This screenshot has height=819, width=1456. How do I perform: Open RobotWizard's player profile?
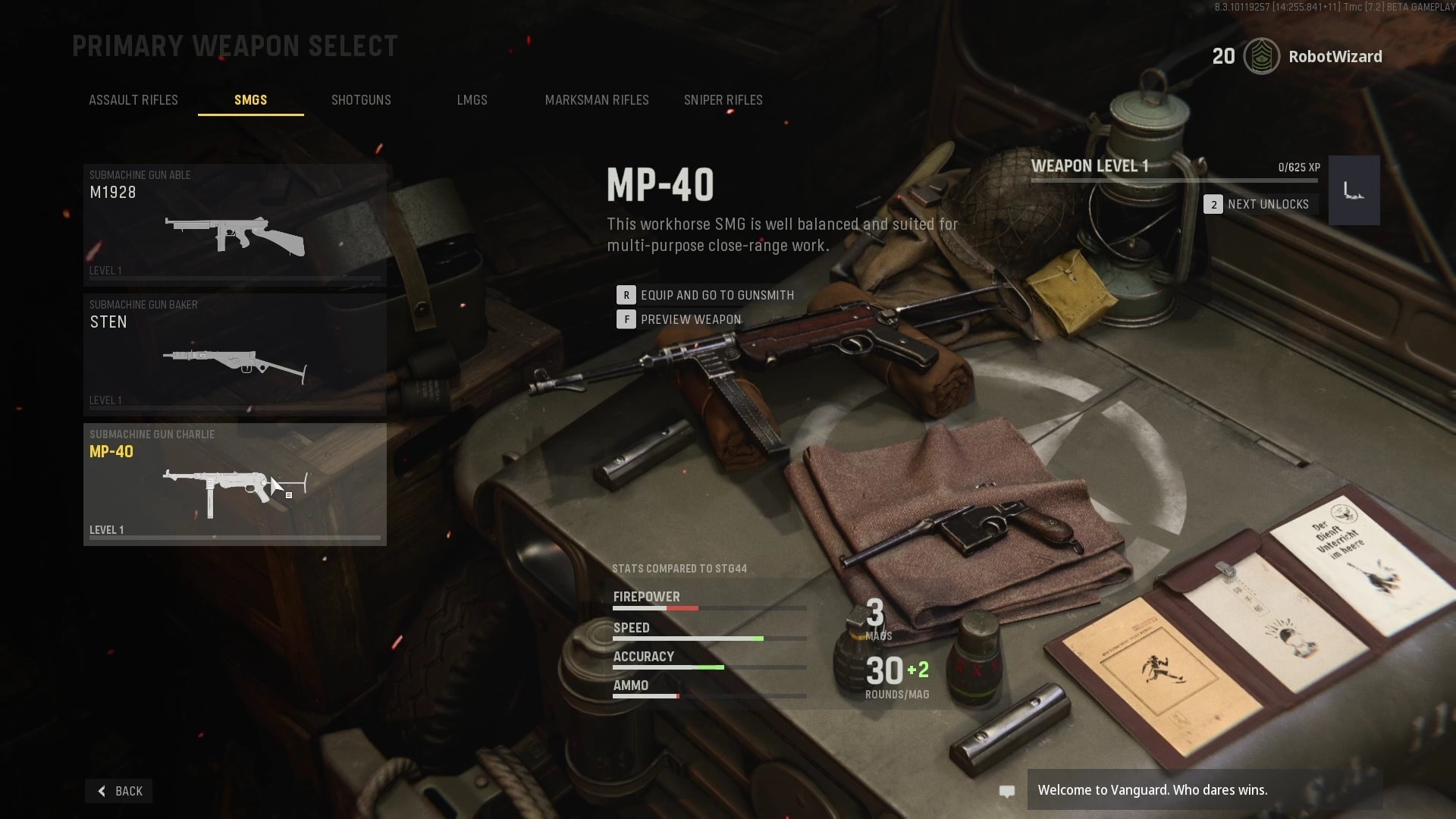(x=1335, y=57)
